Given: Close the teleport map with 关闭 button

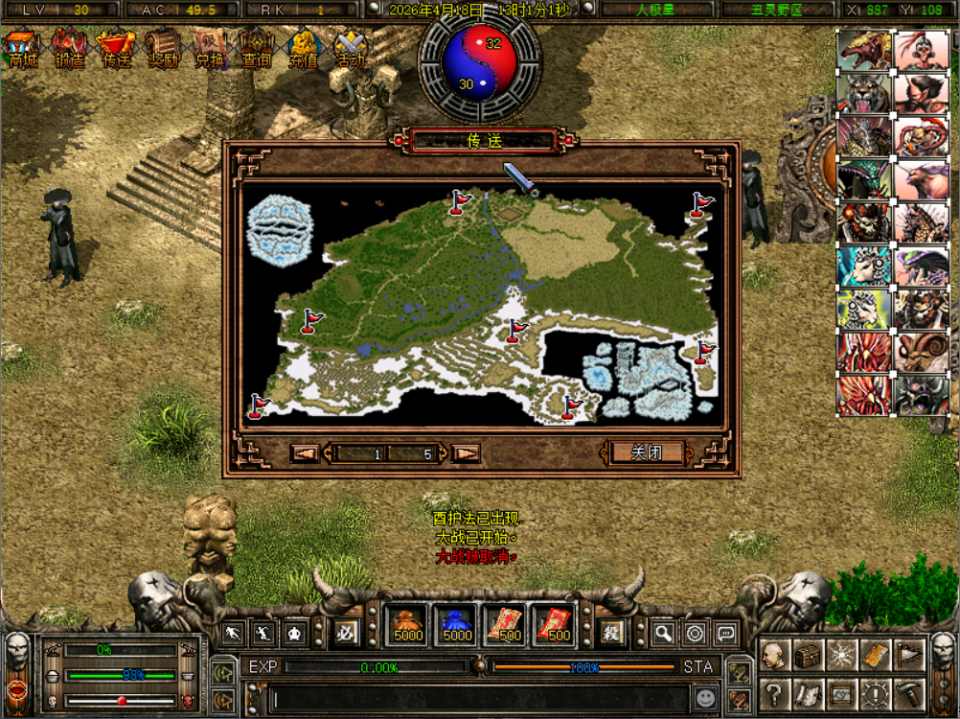Looking at the screenshot, I should point(647,453).
